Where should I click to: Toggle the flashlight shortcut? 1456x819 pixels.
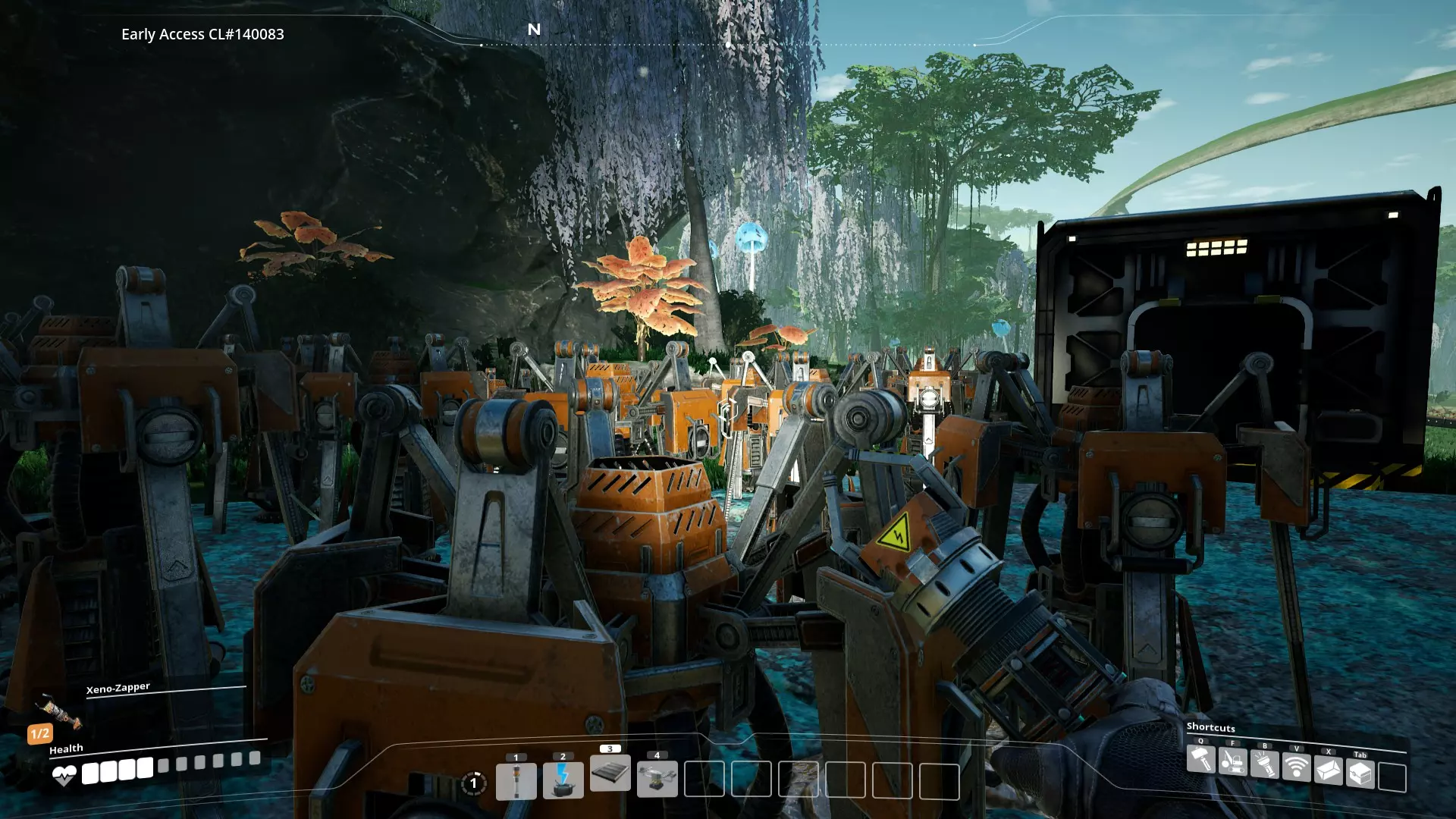[x=1265, y=764]
